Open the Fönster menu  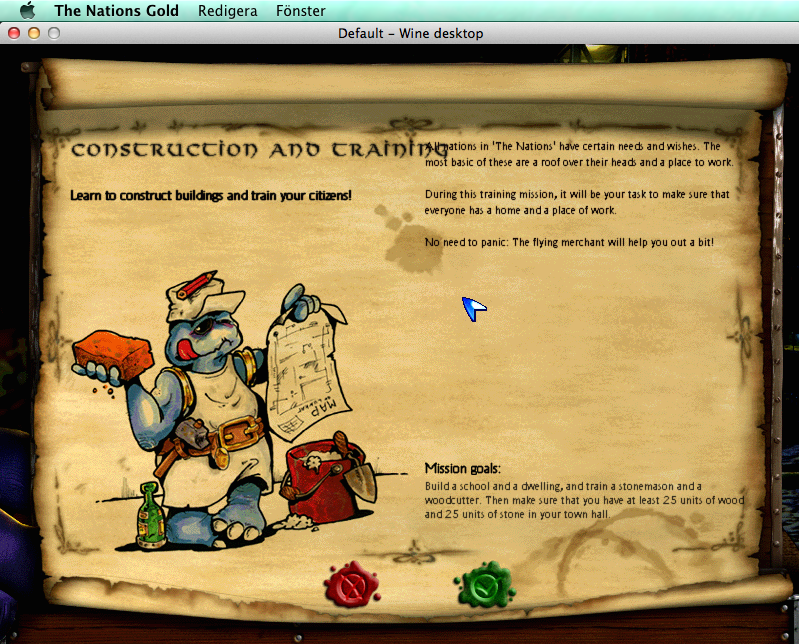click(x=301, y=11)
